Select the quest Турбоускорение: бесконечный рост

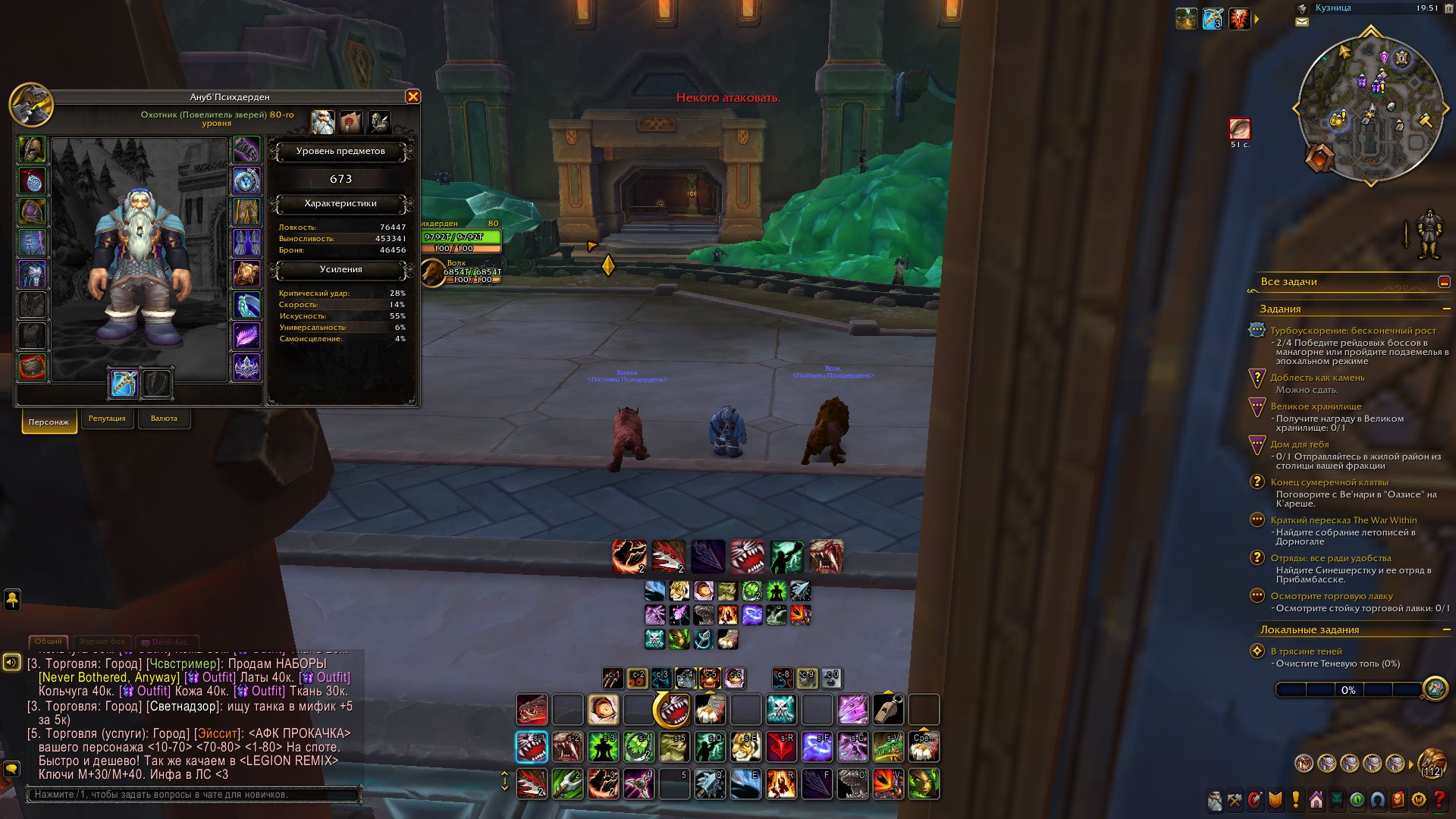tap(1342, 329)
